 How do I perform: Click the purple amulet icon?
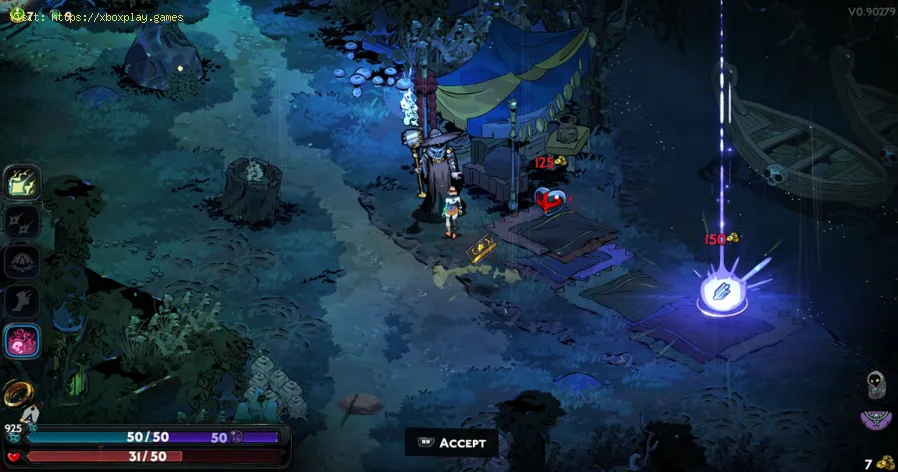pyautogui.click(x=876, y=420)
